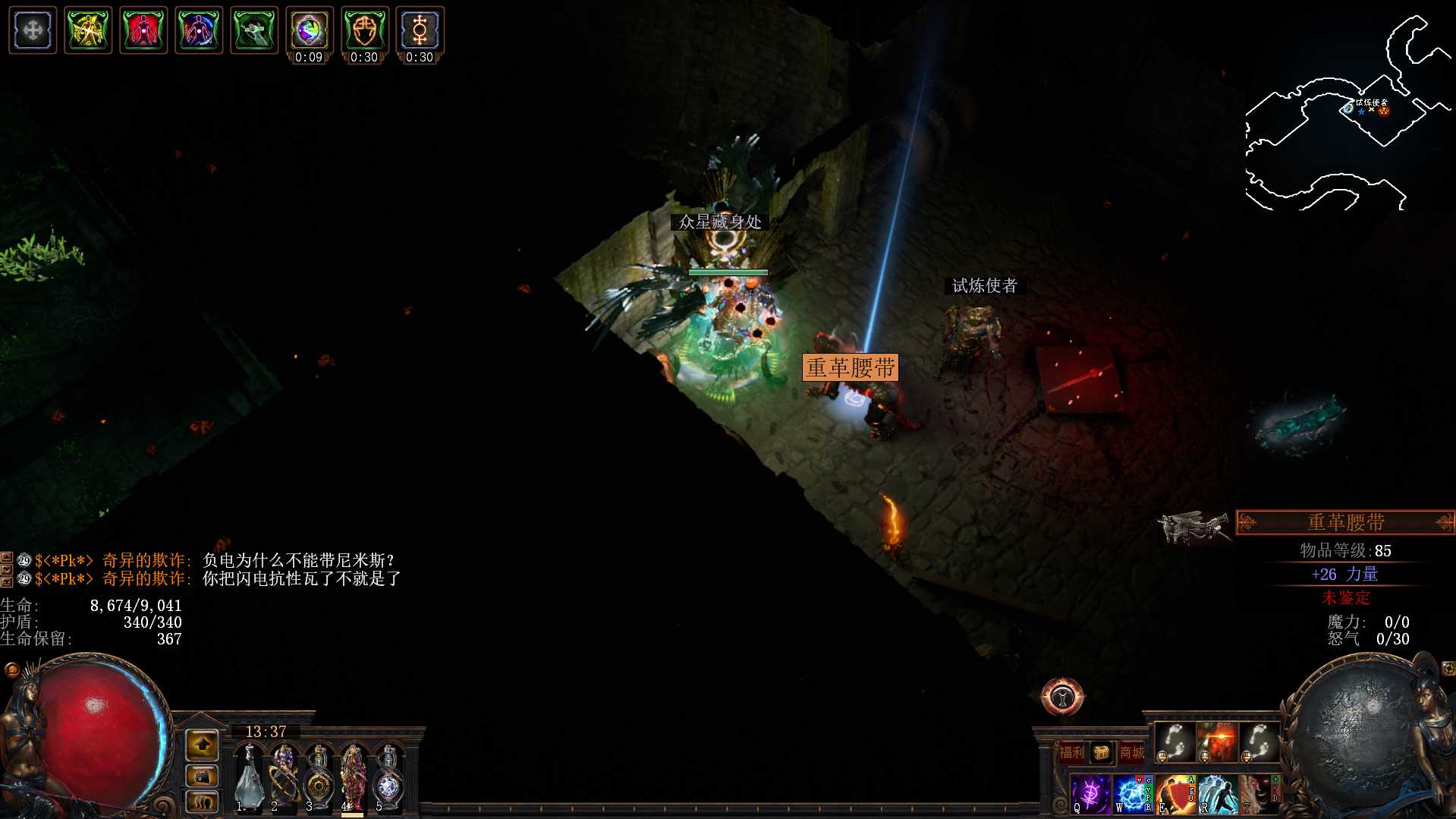Image resolution: width=1456 pixels, height=819 pixels.
Task: Click the treasure chest button beside the flasks
Action: pyautogui.click(x=202, y=776)
